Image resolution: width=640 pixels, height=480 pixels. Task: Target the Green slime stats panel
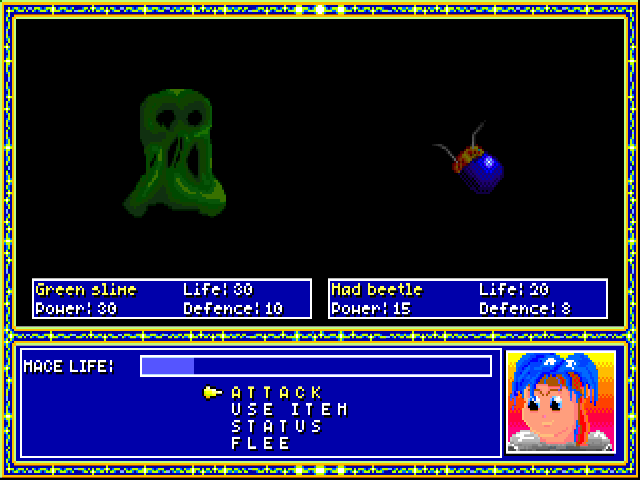pyautogui.click(x=166, y=299)
